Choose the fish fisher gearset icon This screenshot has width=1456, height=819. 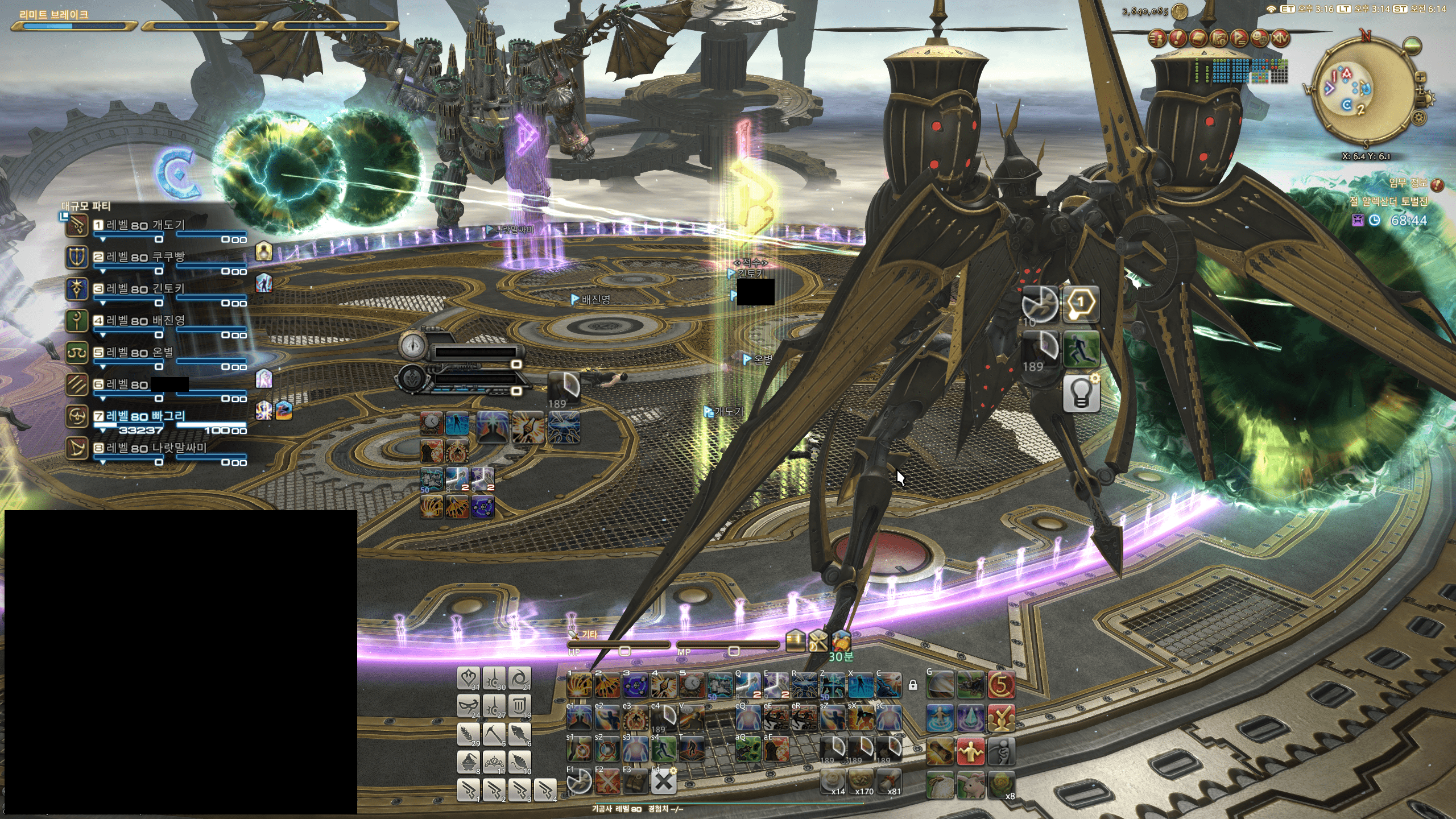(519, 734)
